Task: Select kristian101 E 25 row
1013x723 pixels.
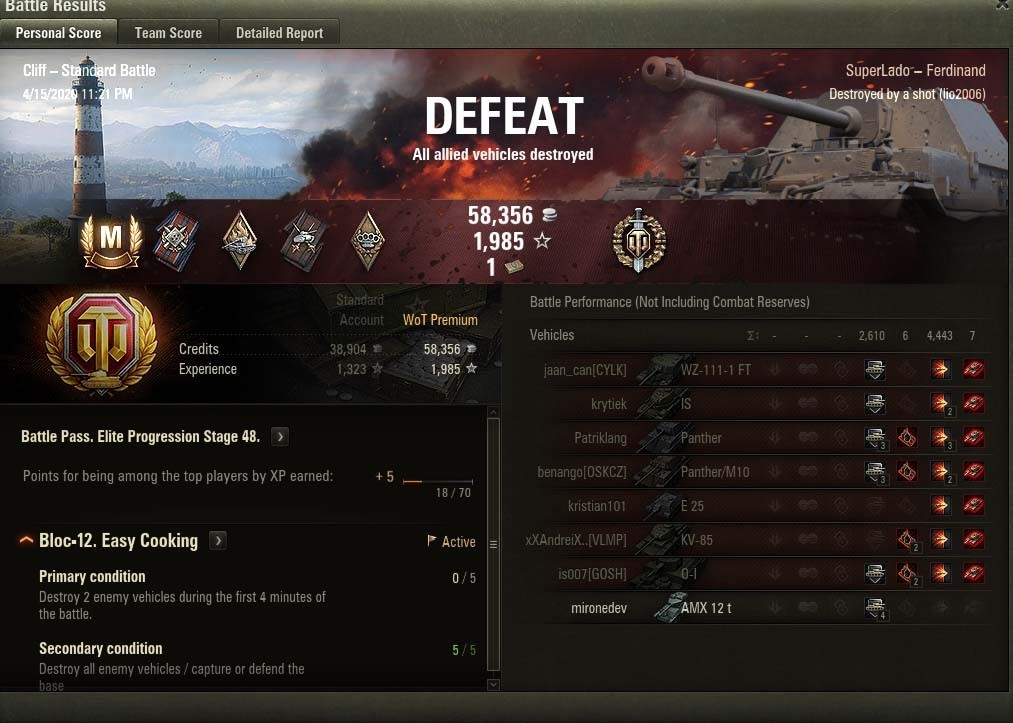Action: [760, 506]
